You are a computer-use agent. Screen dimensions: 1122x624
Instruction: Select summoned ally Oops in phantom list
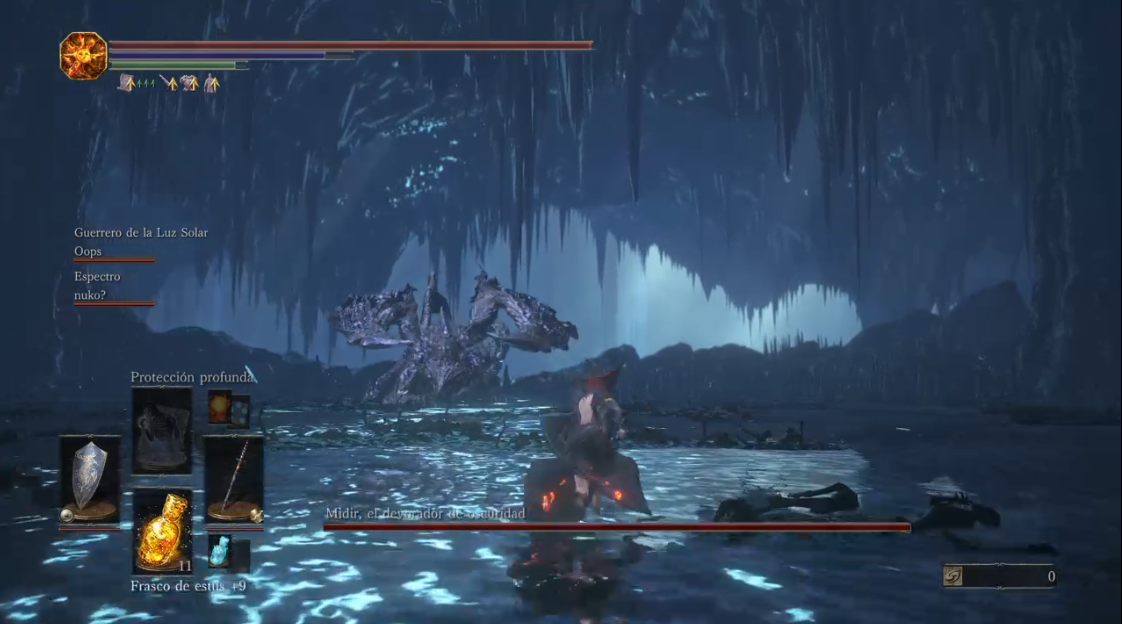88,252
